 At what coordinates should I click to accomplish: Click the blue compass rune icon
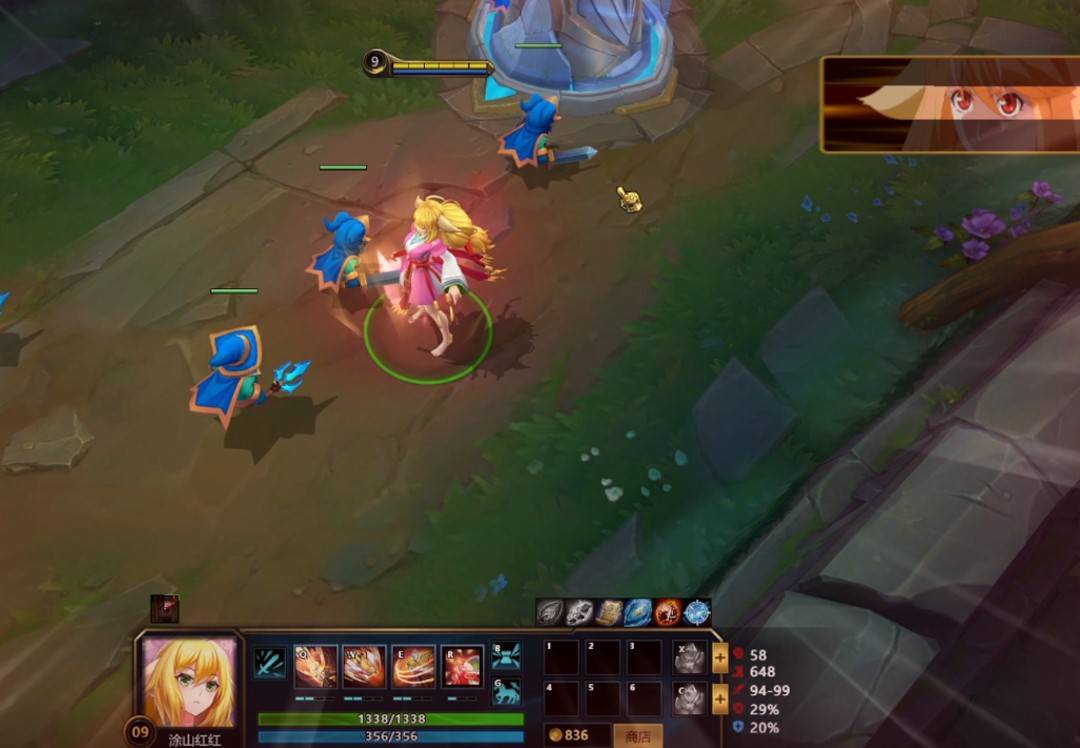tap(697, 612)
